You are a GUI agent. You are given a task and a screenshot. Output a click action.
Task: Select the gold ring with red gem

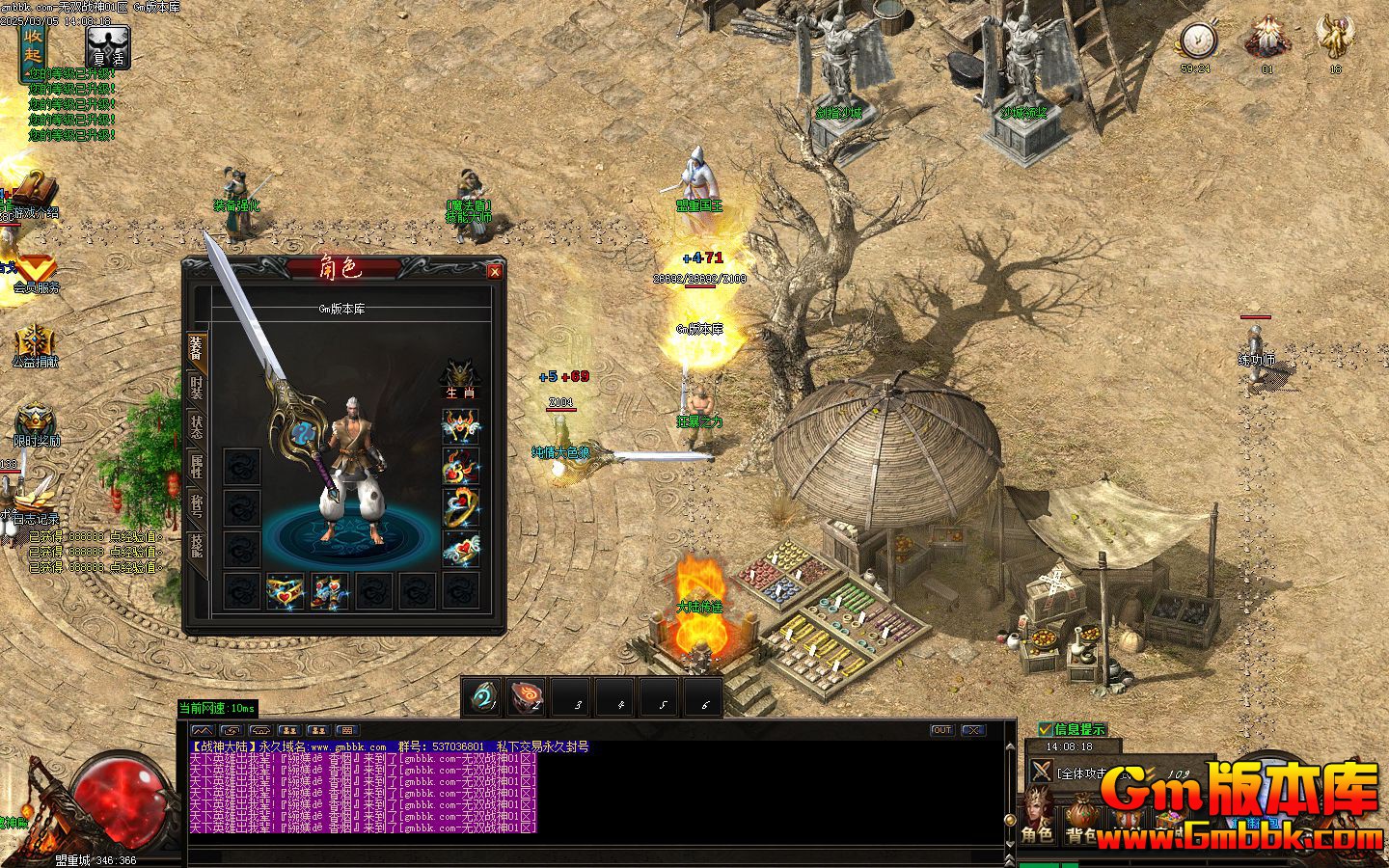coord(461,508)
